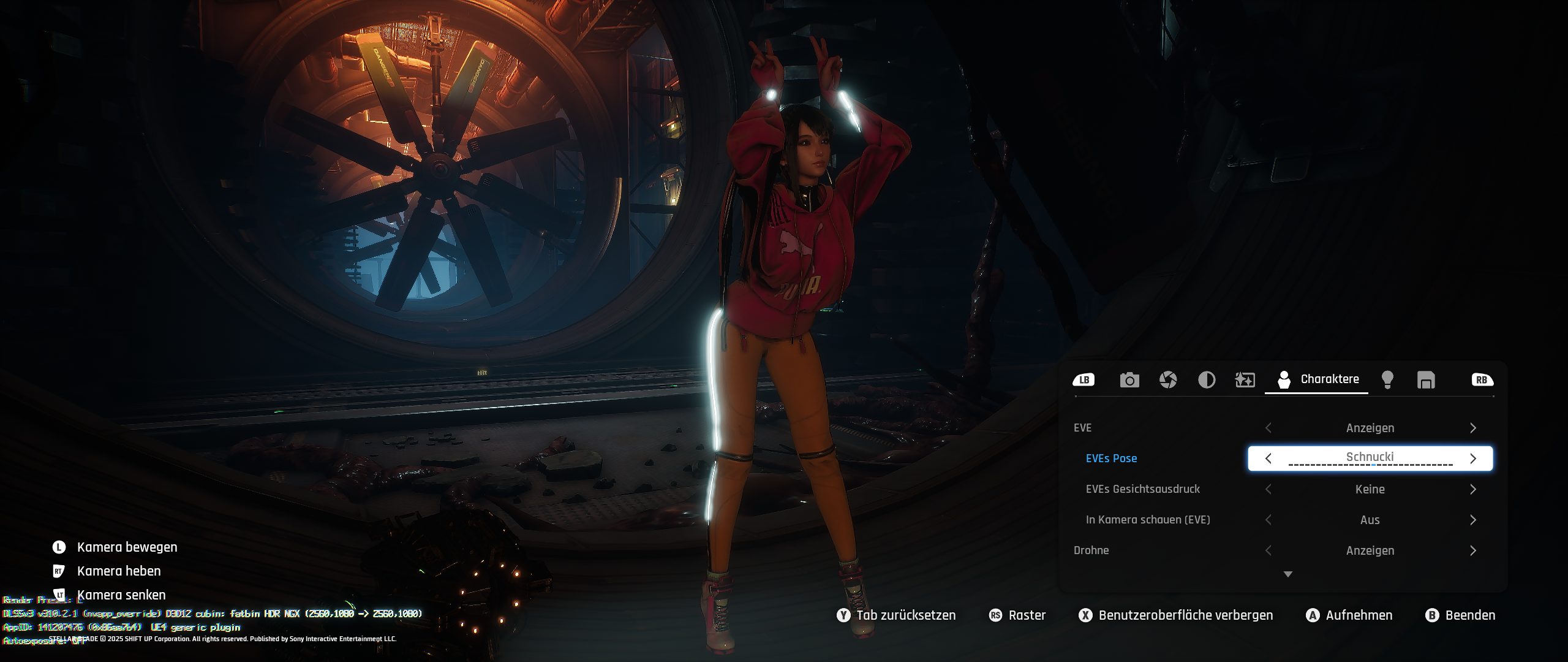The width and height of the screenshot is (1568, 662).
Task: Select previous EVEs Gesichtsausdruck option
Action: click(x=1268, y=489)
